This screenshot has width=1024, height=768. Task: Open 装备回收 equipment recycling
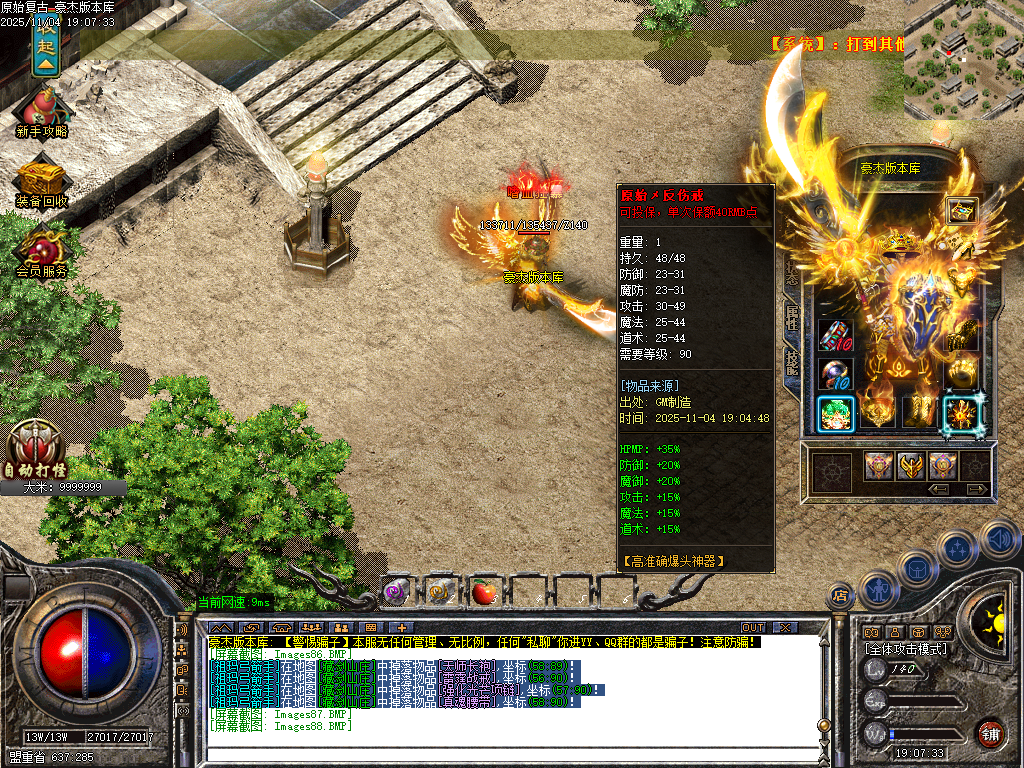pyautogui.click(x=42, y=181)
